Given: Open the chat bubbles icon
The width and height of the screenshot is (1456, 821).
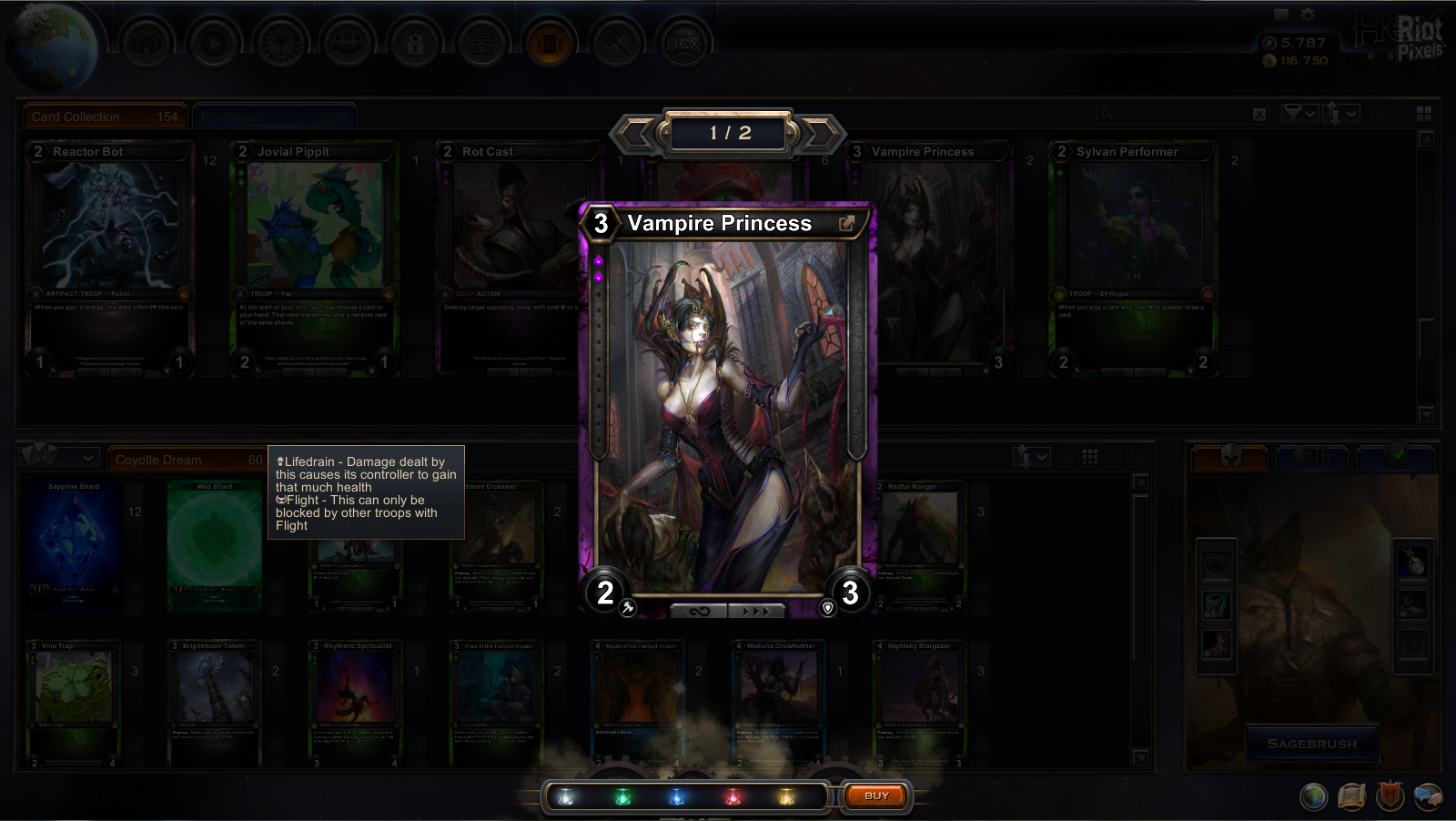Looking at the screenshot, I should click(x=1428, y=796).
